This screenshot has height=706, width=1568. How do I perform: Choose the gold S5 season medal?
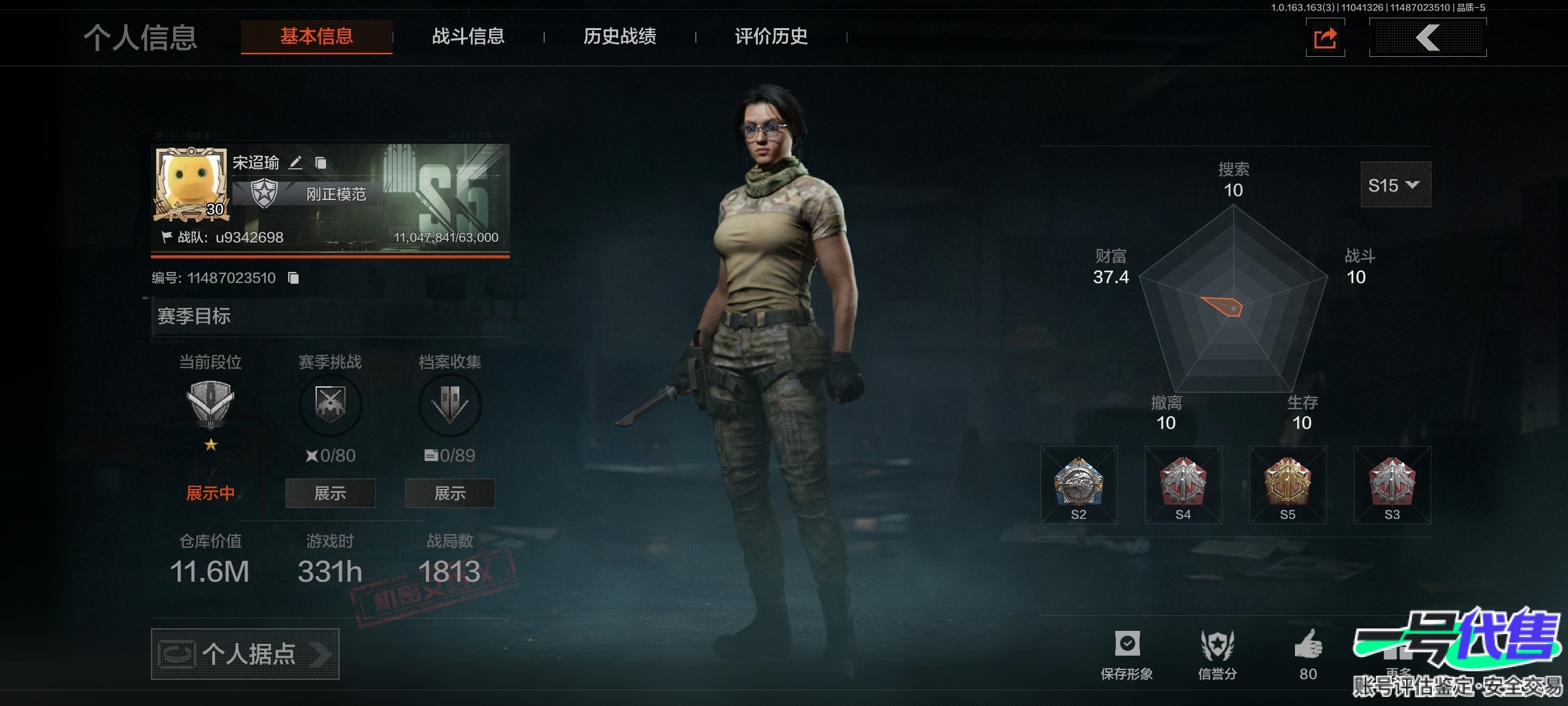tap(1288, 485)
